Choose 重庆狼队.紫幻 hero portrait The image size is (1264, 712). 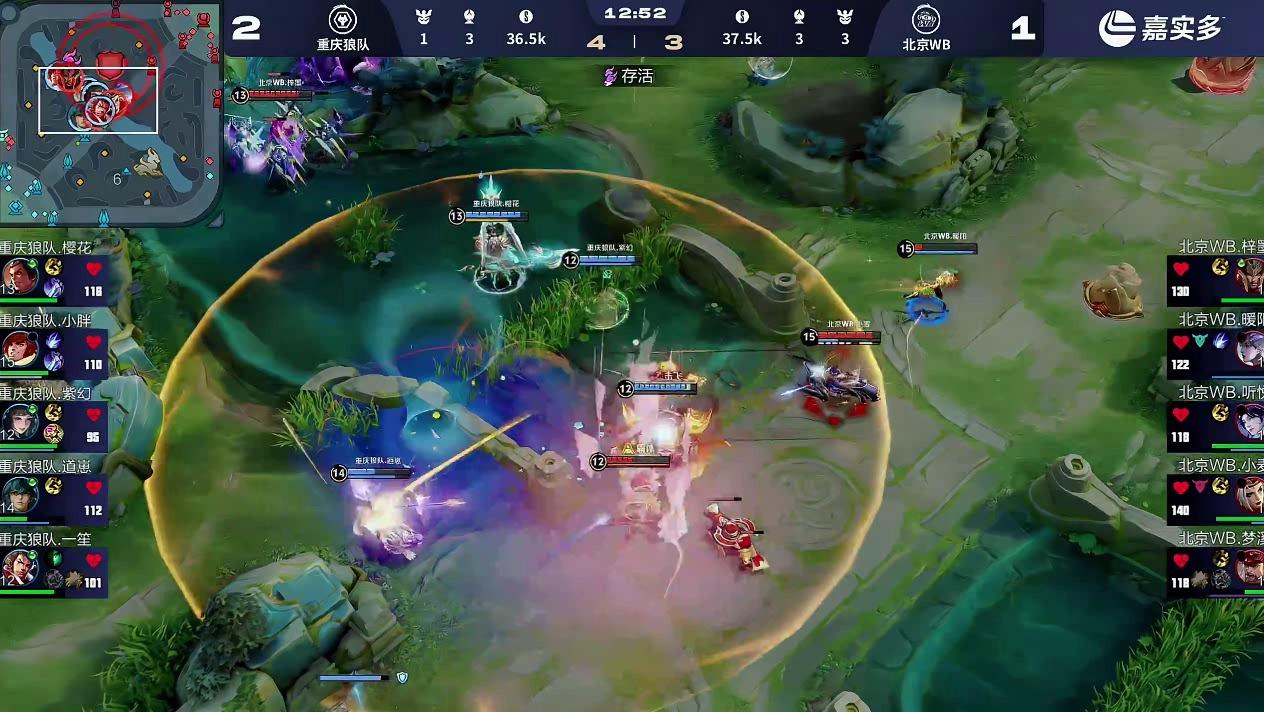point(20,423)
